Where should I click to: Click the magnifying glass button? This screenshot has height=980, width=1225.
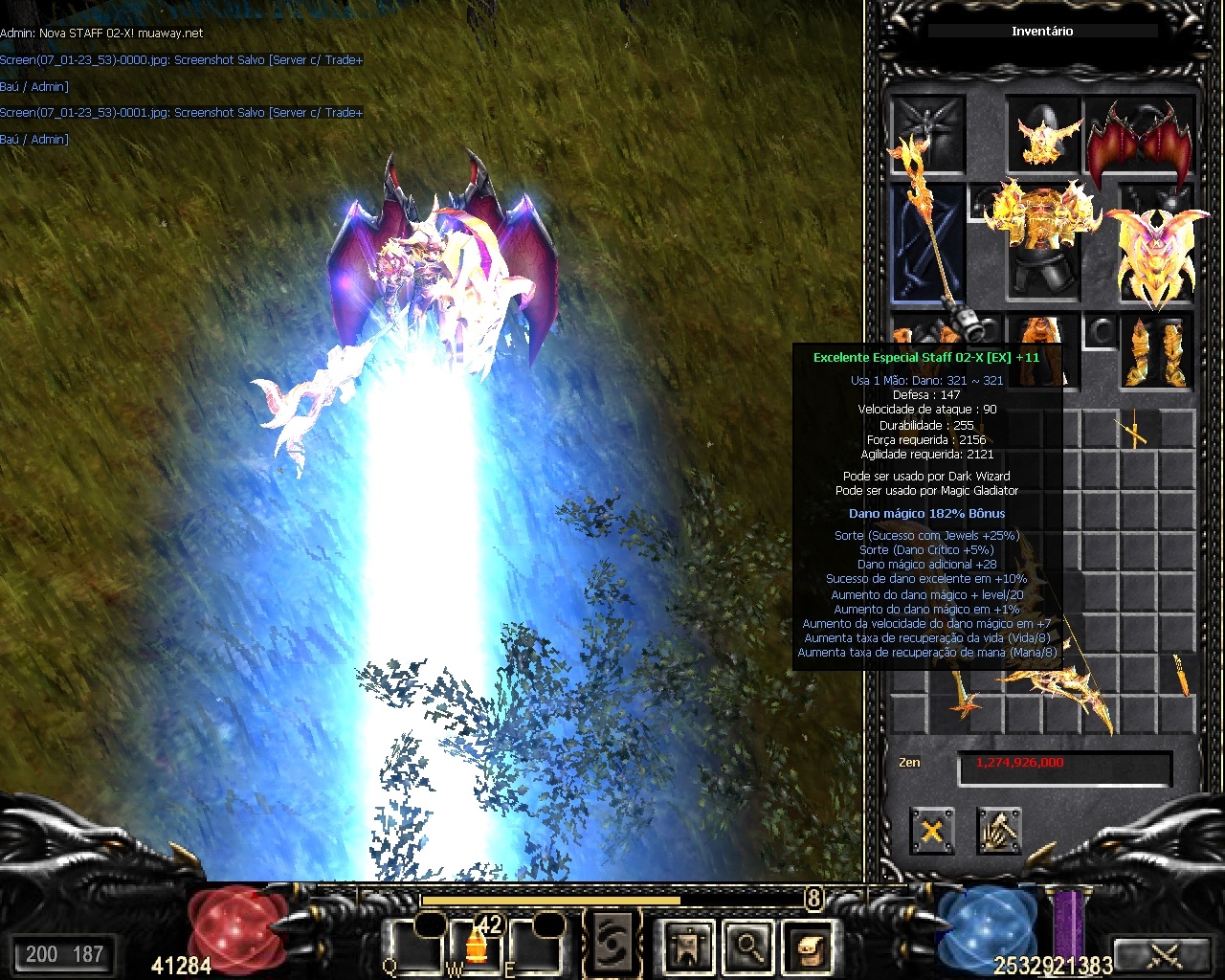pos(748,947)
